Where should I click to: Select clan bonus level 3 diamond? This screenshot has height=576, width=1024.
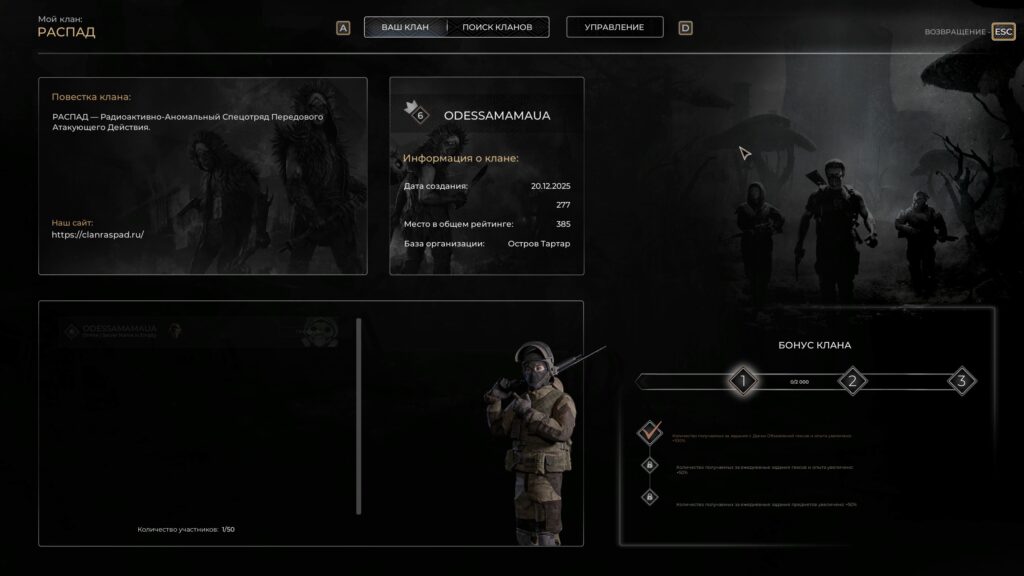click(961, 381)
